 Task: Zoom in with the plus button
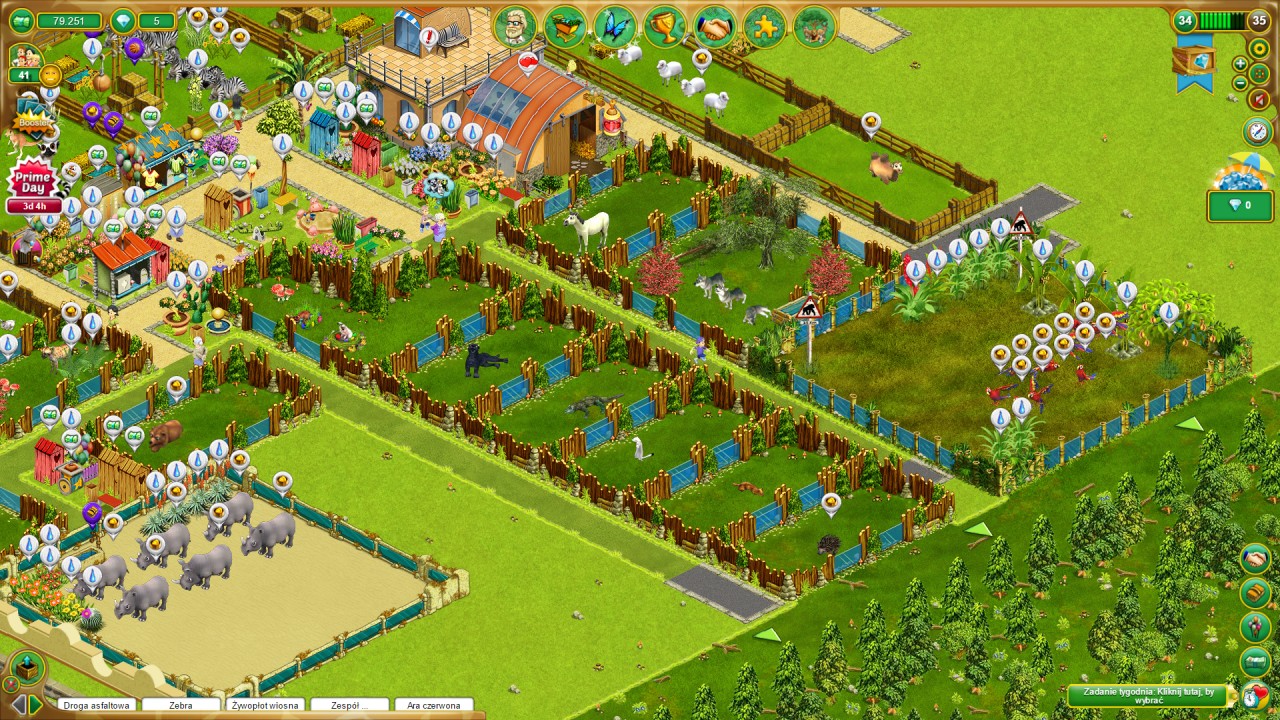pyautogui.click(x=1240, y=64)
